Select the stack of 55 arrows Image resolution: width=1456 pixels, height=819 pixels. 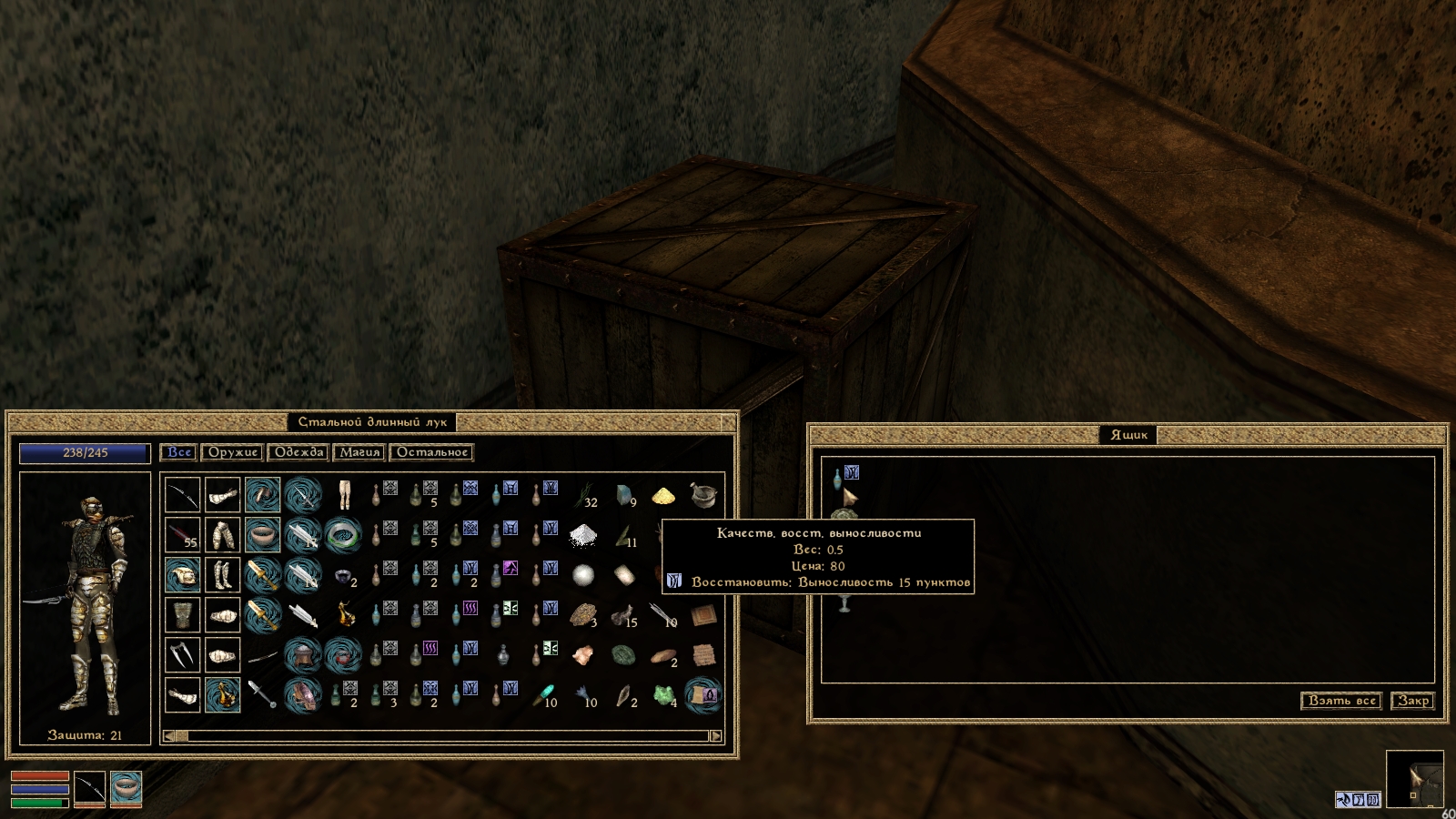[x=183, y=535]
